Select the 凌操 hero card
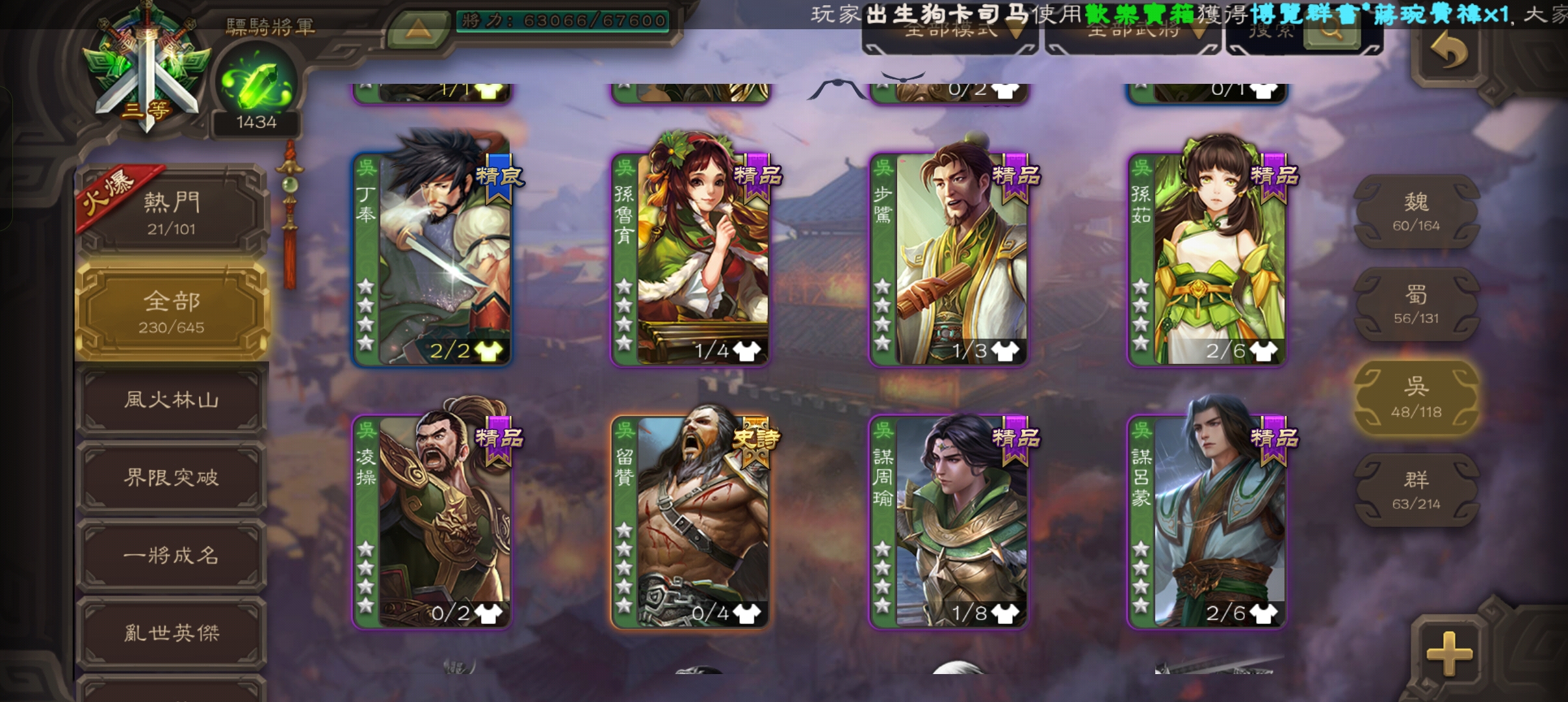Image resolution: width=1568 pixels, height=702 pixels. pyautogui.click(x=433, y=522)
